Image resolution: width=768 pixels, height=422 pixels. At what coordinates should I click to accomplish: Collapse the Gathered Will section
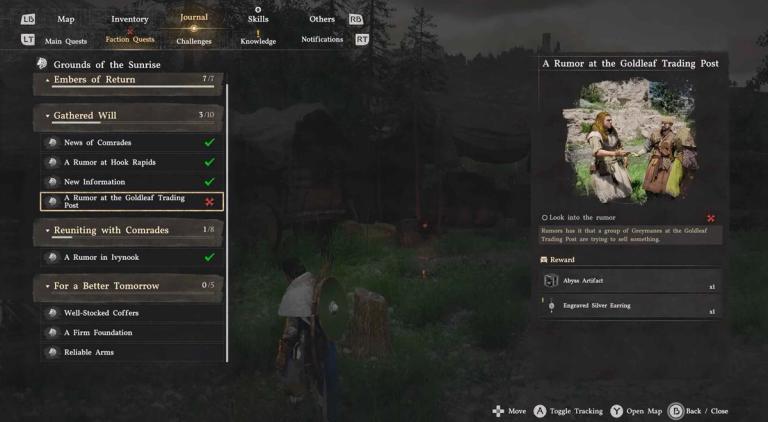128,116
